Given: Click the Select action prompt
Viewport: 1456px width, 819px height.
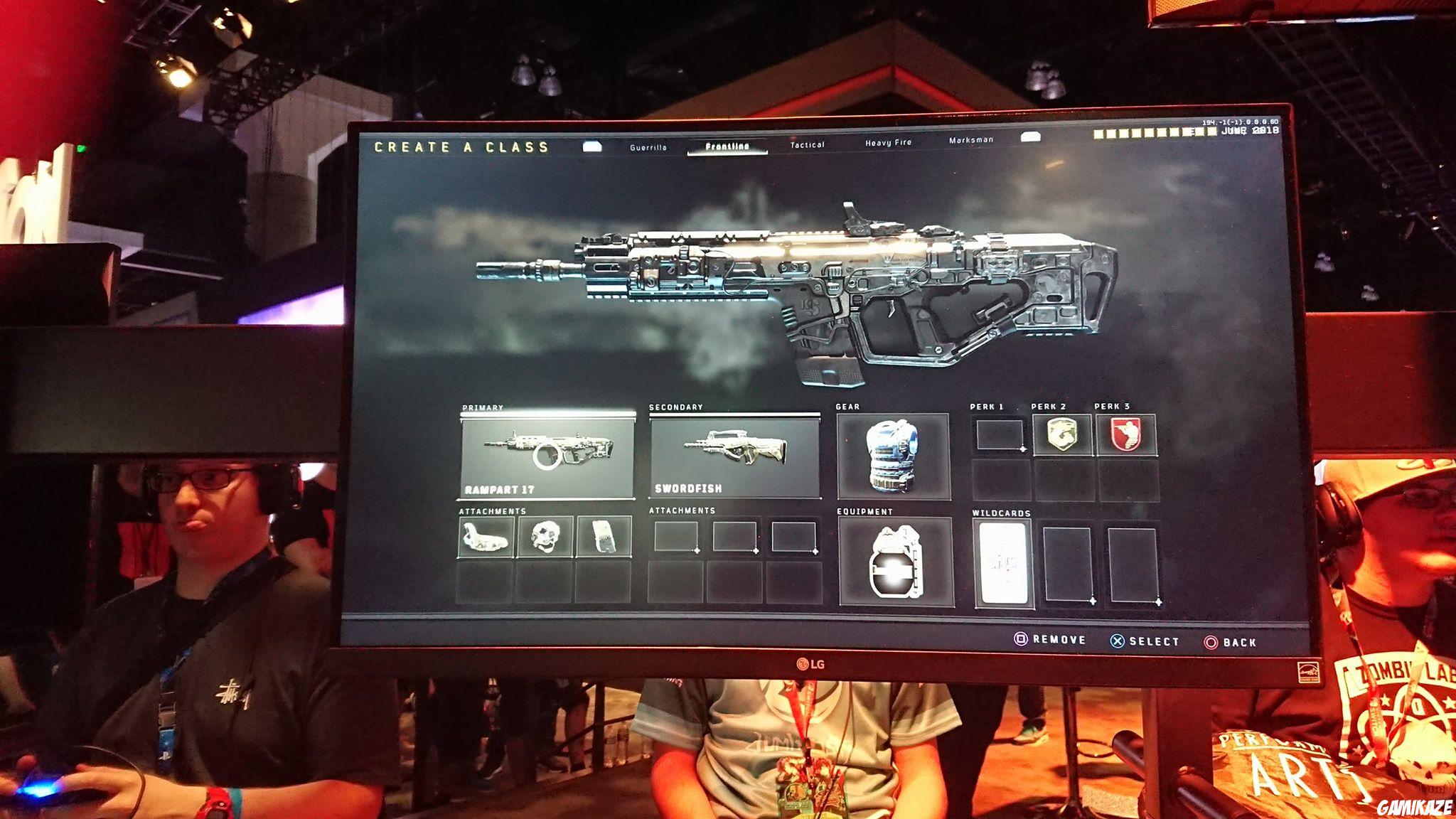Looking at the screenshot, I should click(x=1146, y=639).
